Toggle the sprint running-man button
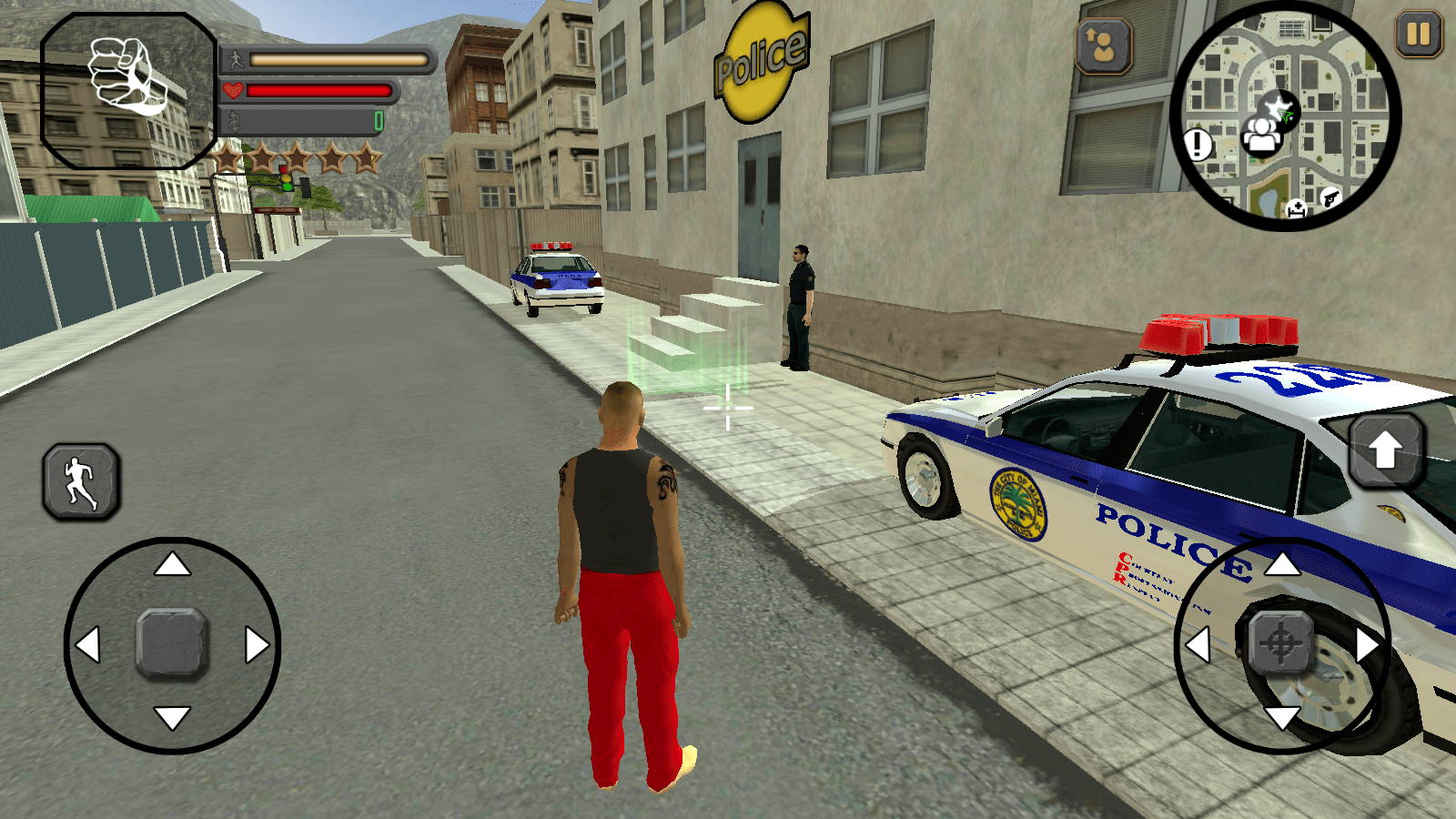The width and height of the screenshot is (1456, 819). [81, 482]
